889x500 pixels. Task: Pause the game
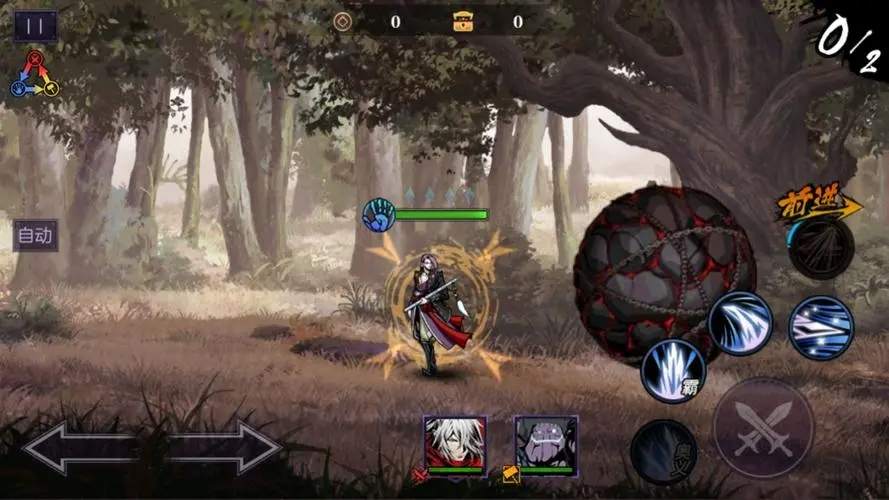[35, 26]
